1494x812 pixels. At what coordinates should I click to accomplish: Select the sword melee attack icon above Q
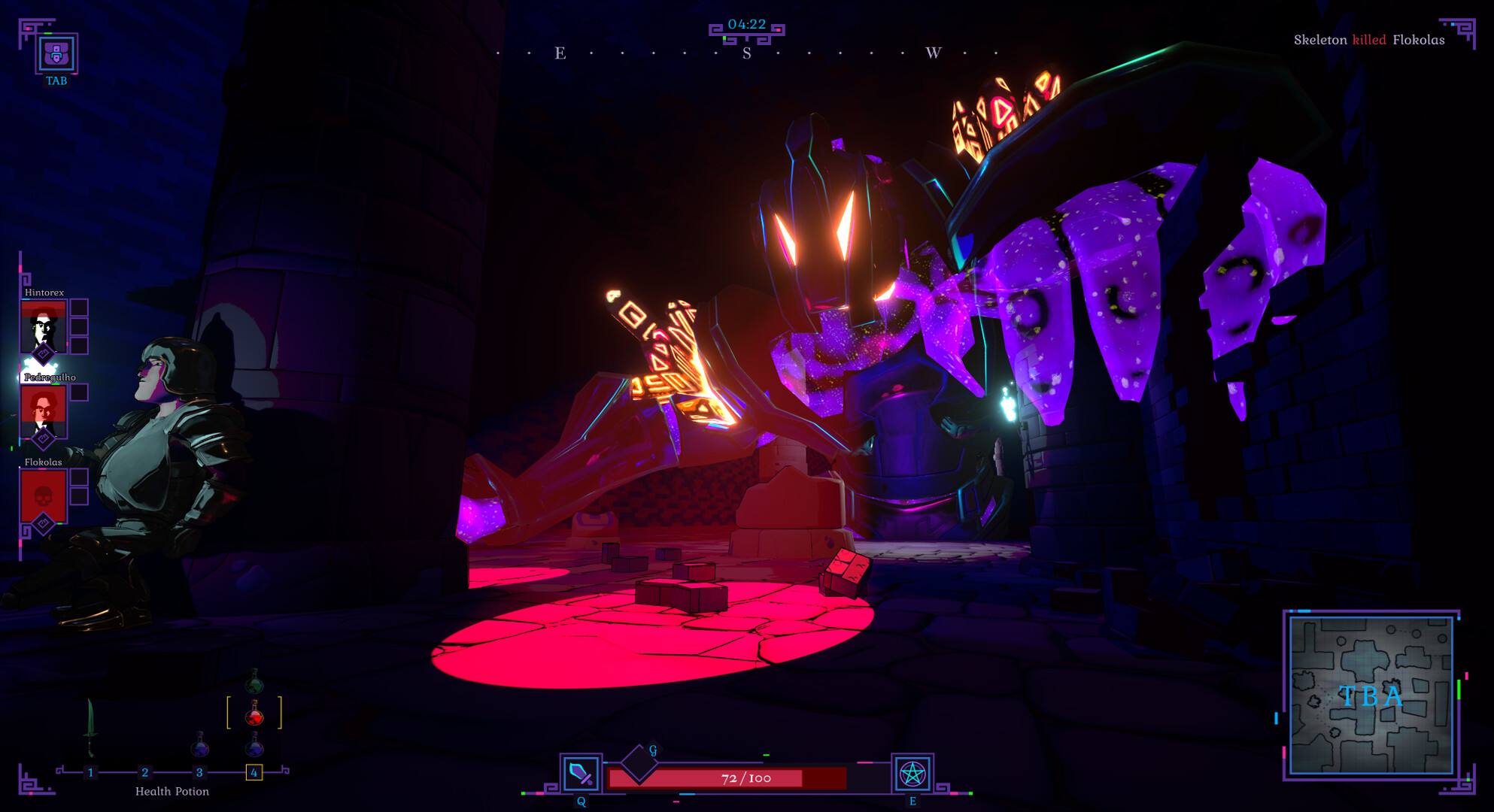pos(579,773)
